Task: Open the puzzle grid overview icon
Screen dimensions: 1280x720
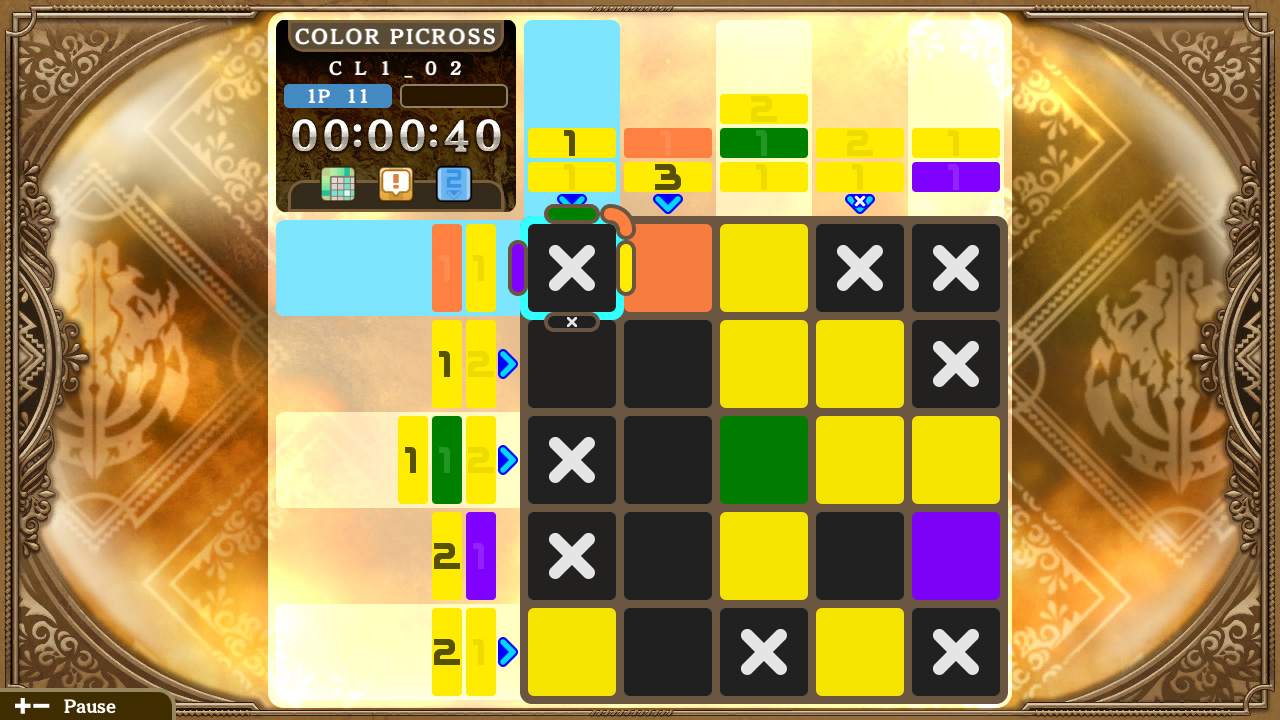Action: coord(338,185)
